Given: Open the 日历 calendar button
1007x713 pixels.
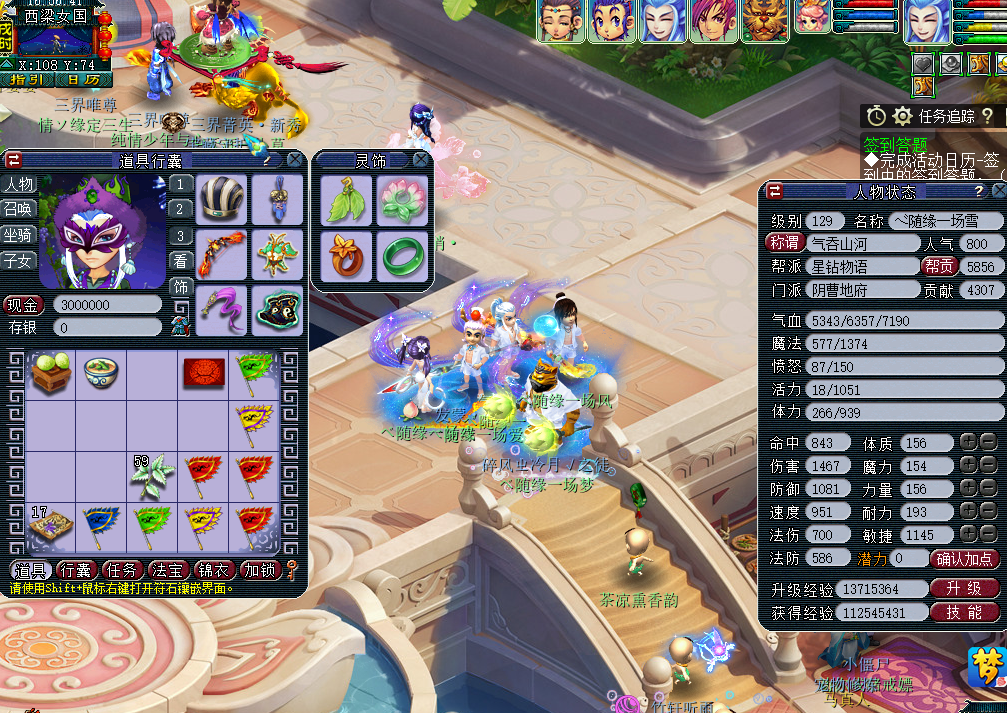Looking at the screenshot, I should (83, 80).
